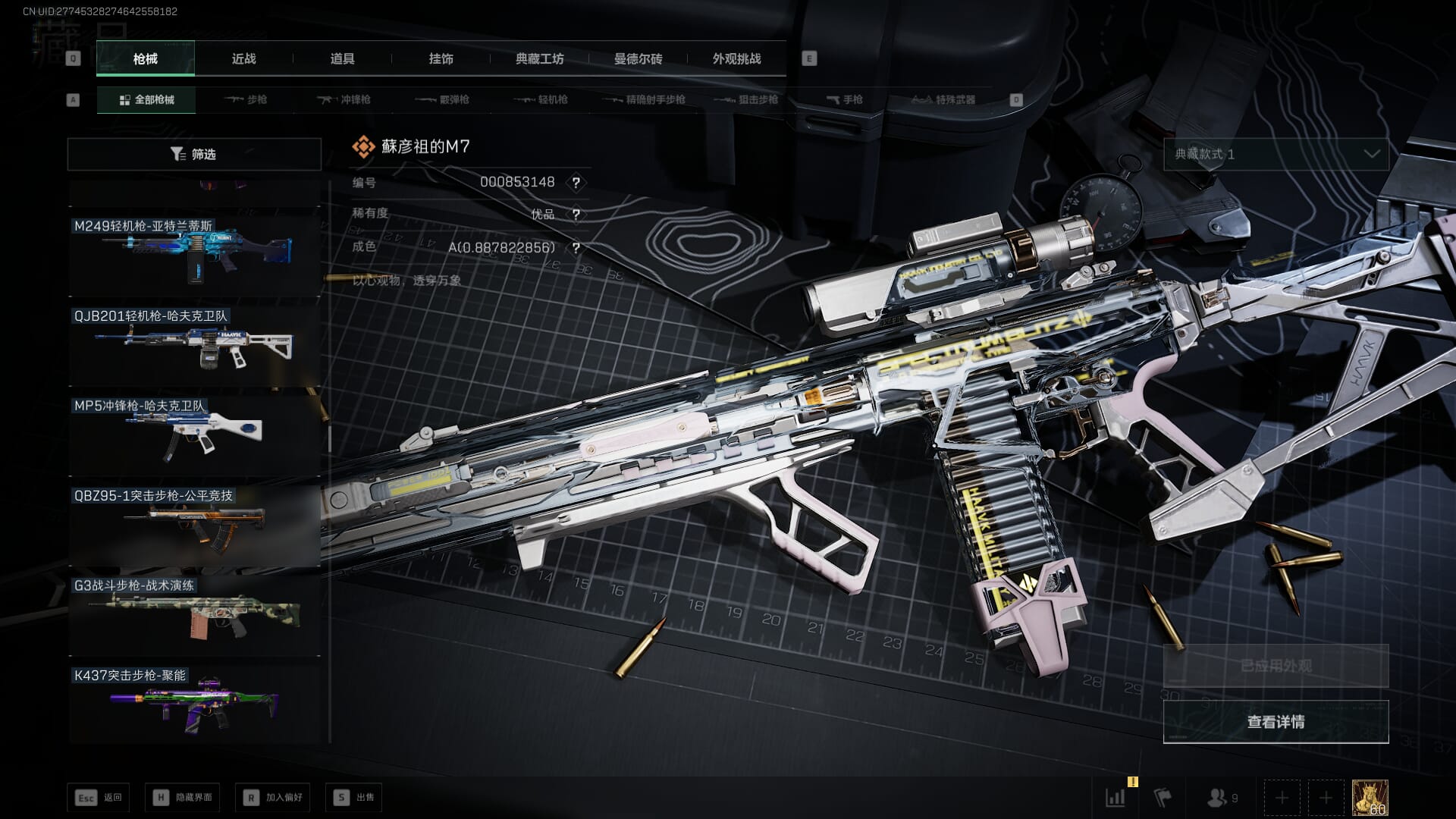
Task: Go to the 典藏工坊 workshop tab
Action: coord(539,58)
